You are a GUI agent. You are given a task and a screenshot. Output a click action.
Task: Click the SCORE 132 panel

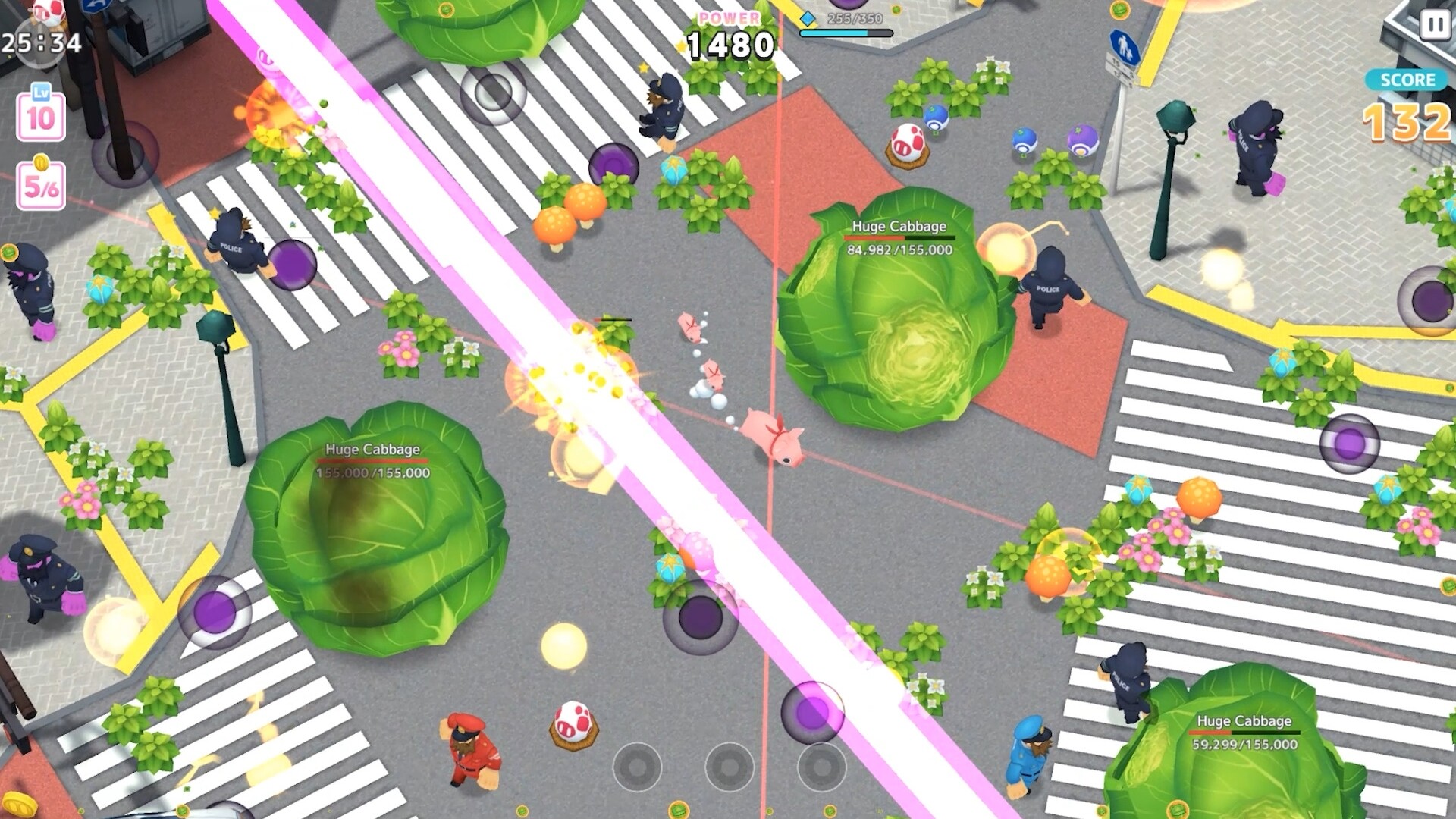pos(1407,99)
